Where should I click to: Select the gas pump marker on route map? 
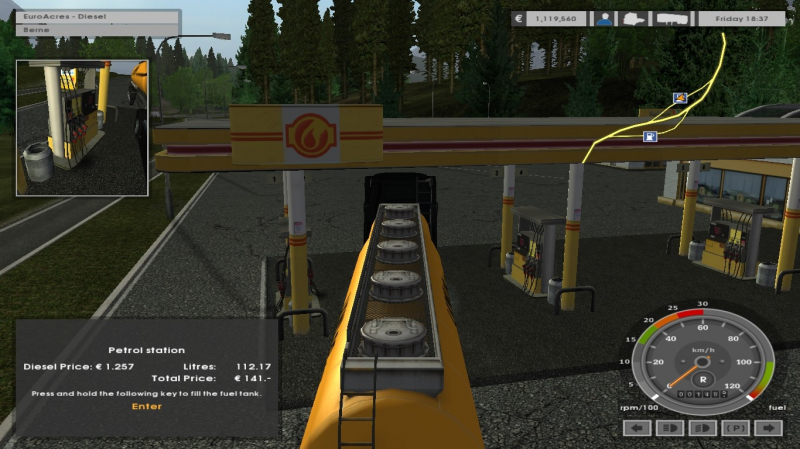tap(650, 136)
